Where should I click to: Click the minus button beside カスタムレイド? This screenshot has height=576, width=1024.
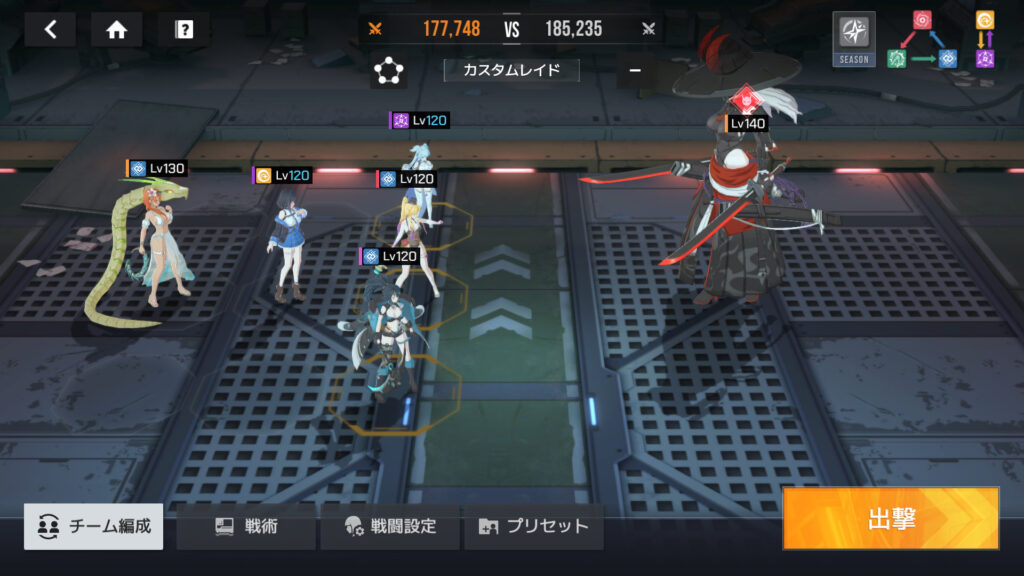click(x=635, y=70)
